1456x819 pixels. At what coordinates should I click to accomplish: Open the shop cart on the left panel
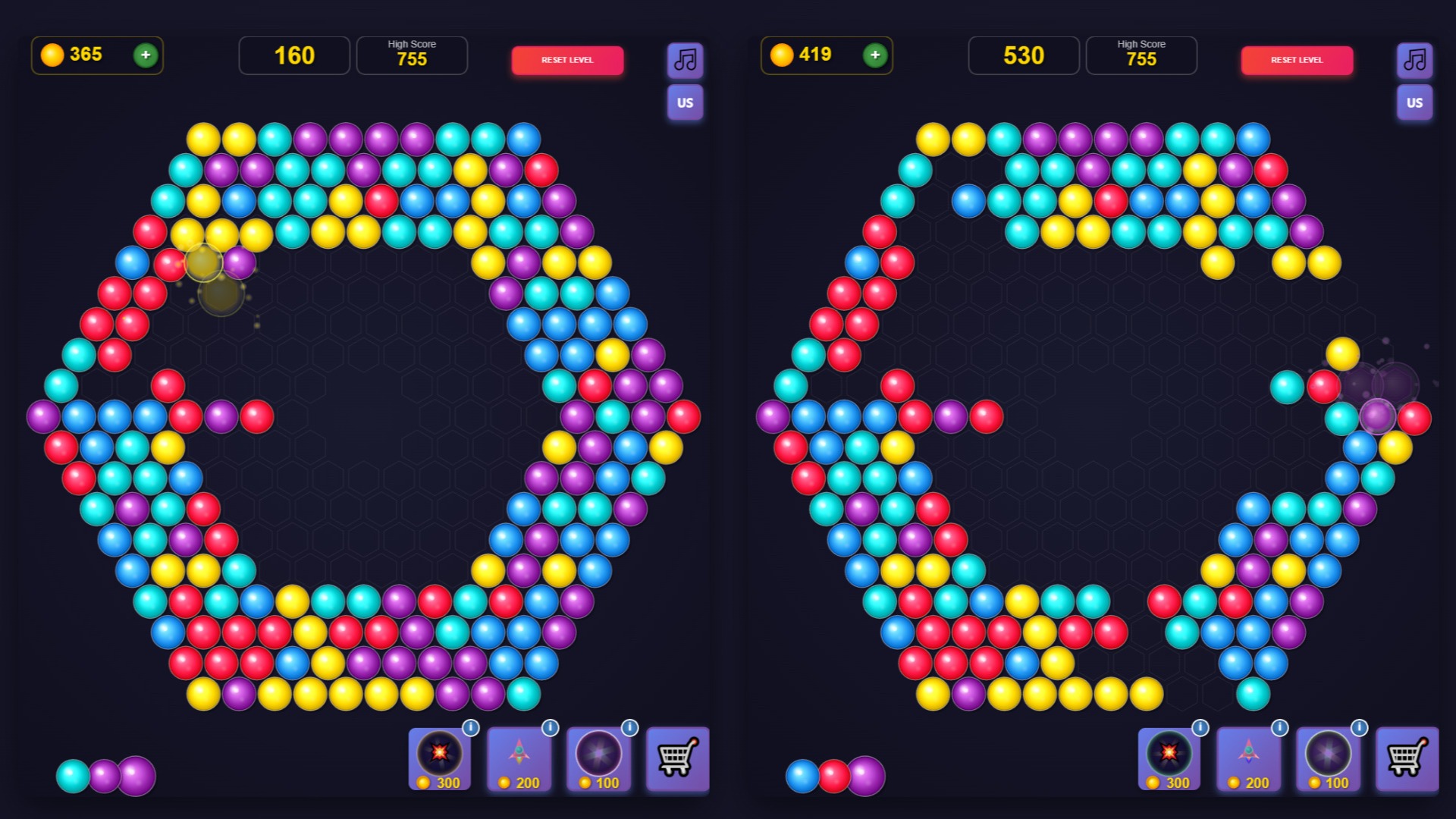coord(677,758)
